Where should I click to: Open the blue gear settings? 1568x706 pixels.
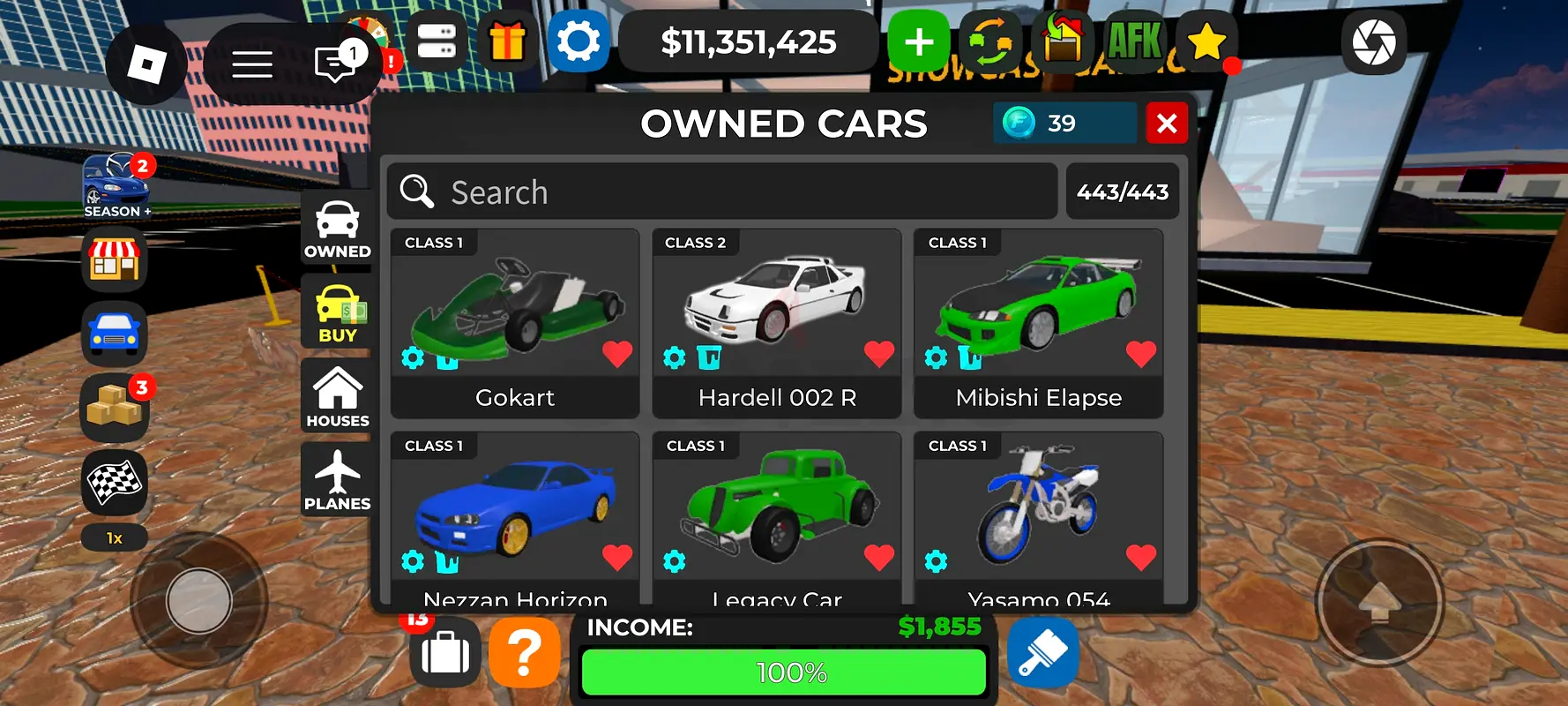(579, 41)
